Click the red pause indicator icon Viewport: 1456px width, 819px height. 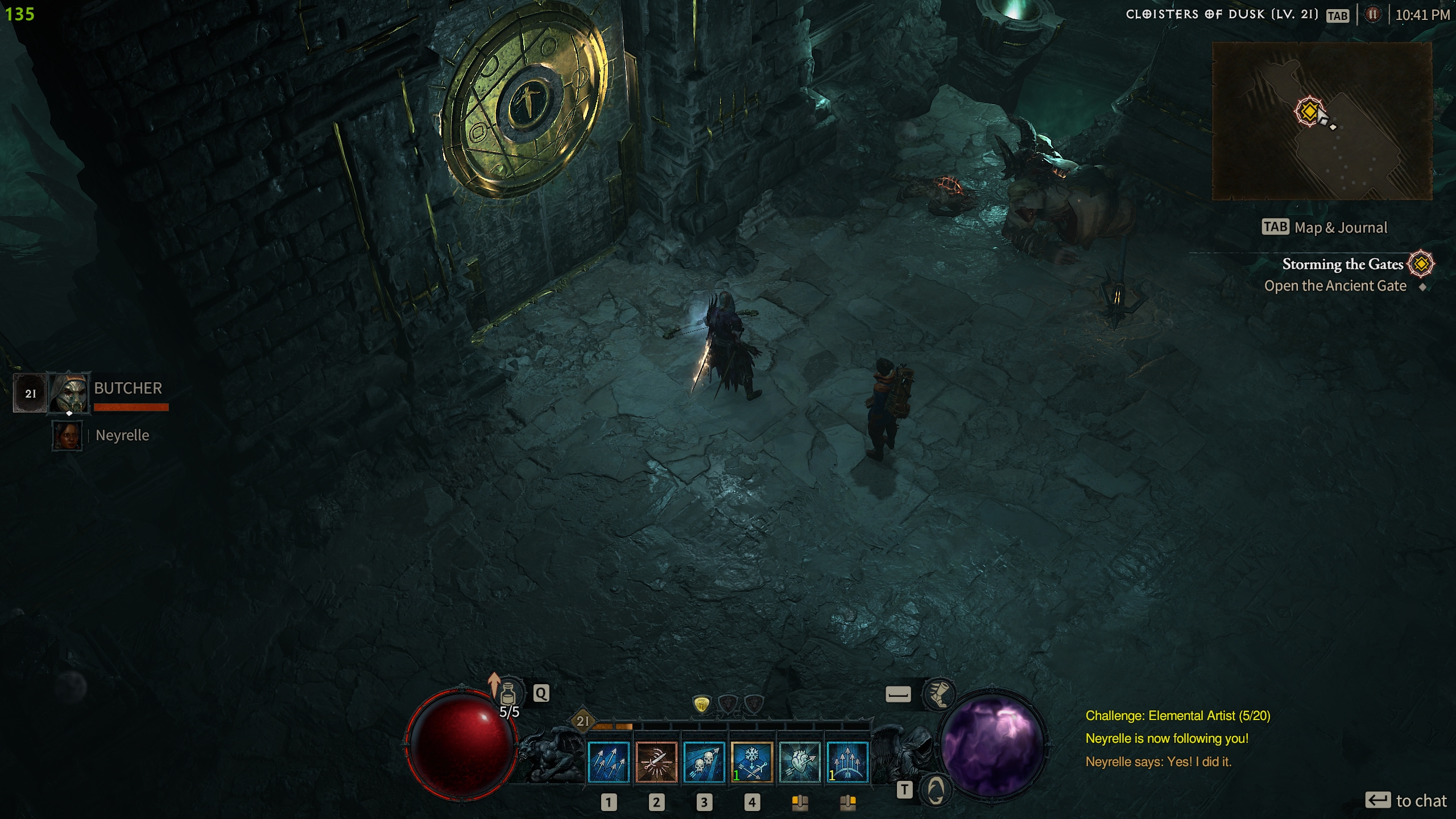point(1372,15)
